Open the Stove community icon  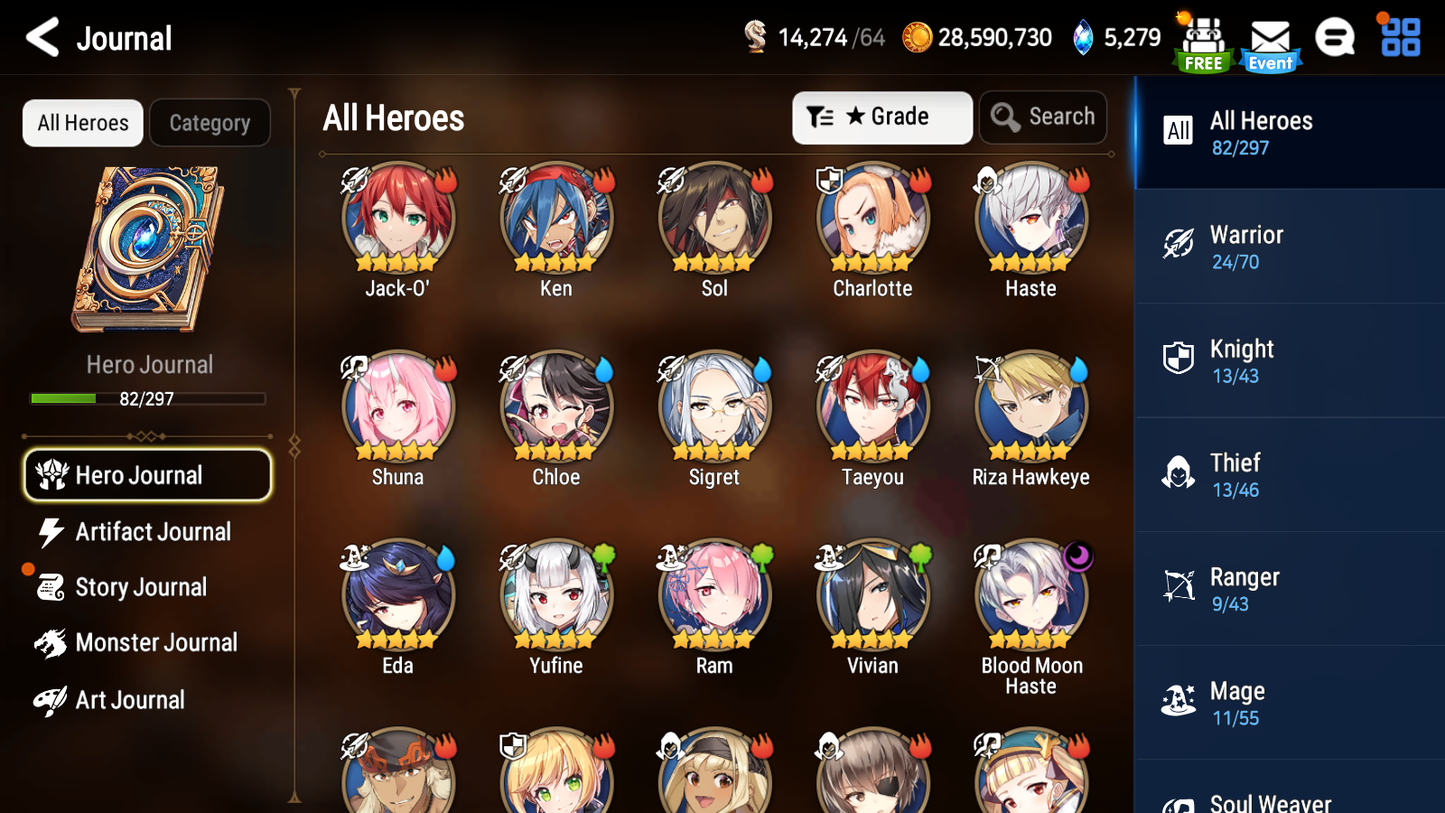tap(1334, 36)
